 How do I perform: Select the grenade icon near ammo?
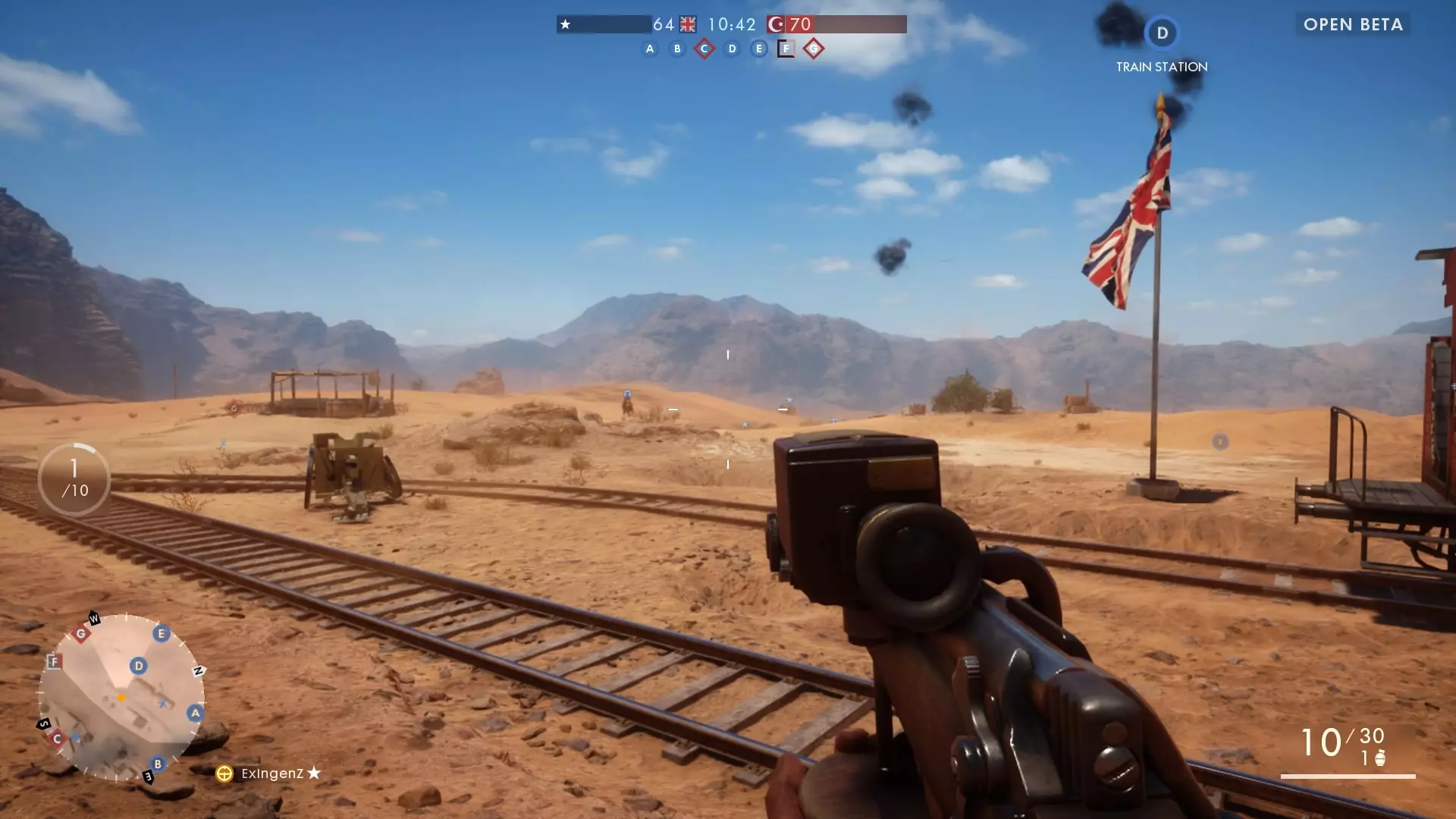[x=1380, y=758]
